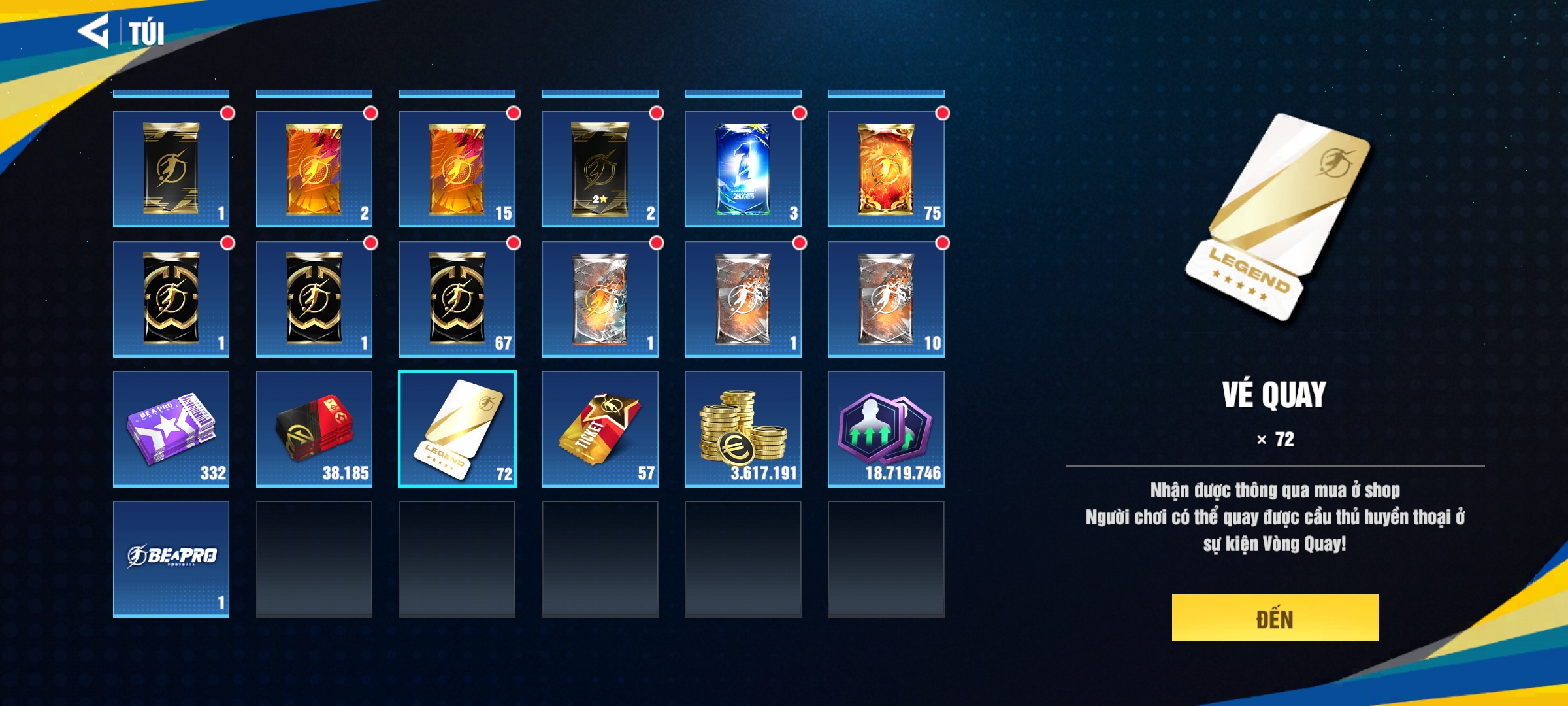Select the orange pack with quantity 2

tap(314, 169)
